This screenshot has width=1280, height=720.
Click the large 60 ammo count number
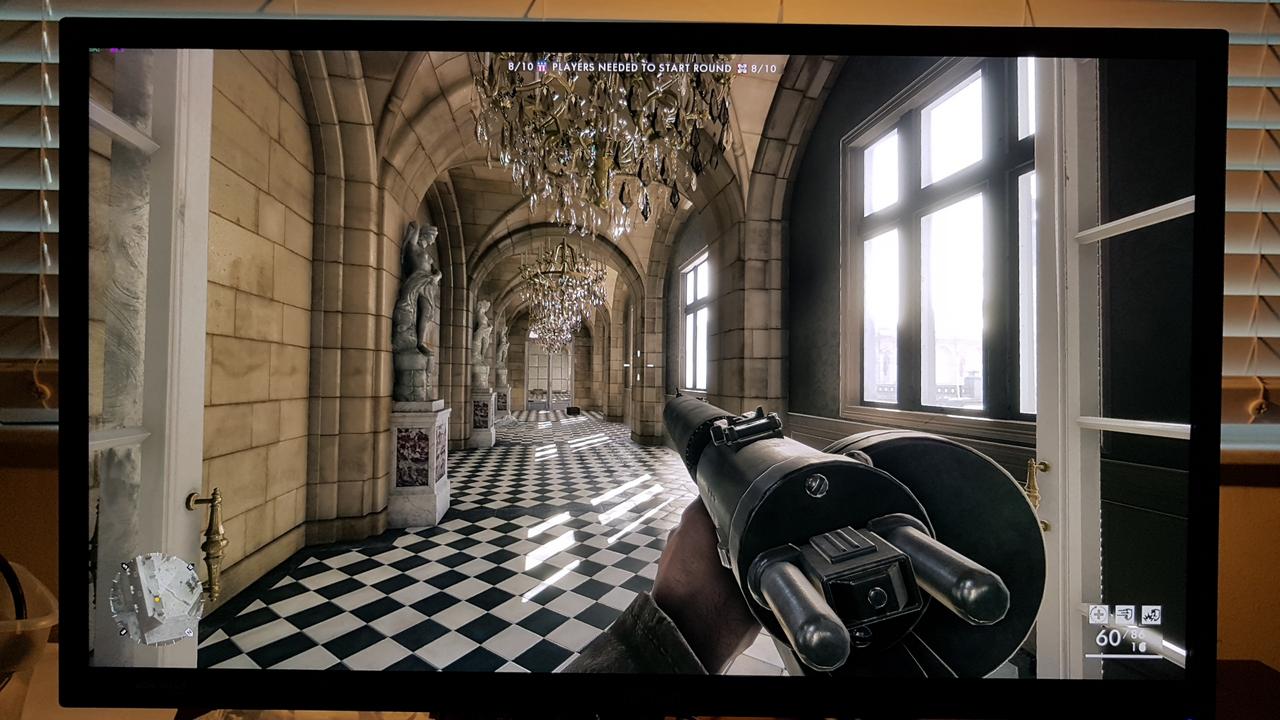tap(1107, 637)
